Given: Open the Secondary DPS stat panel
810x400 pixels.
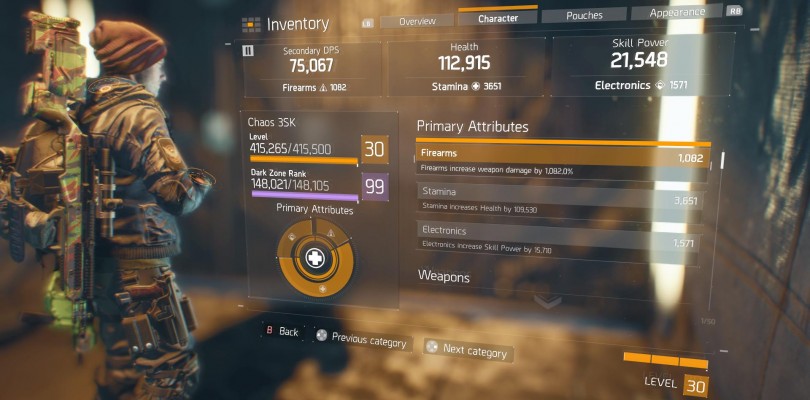Looking at the screenshot, I should [x=313, y=69].
